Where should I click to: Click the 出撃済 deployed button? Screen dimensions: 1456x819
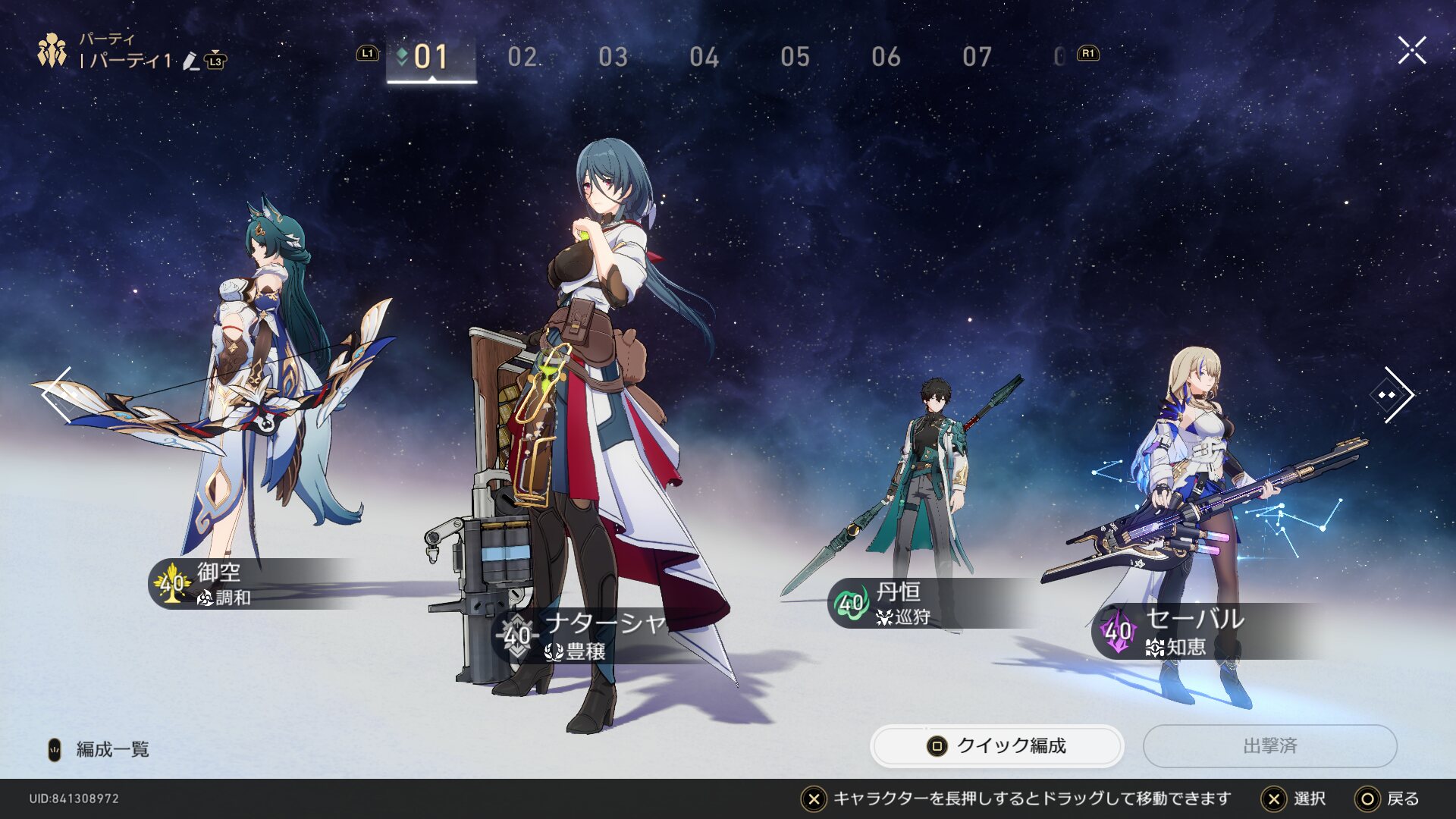pos(1269,746)
